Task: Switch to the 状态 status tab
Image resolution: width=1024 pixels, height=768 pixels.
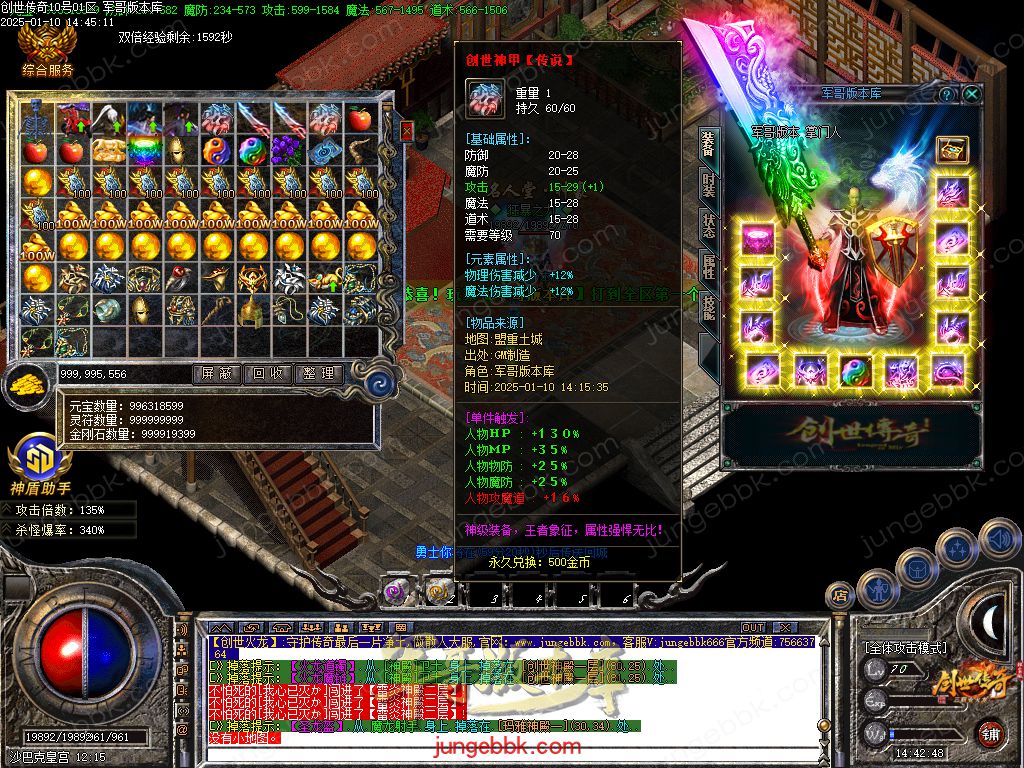Action: [708, 227]
